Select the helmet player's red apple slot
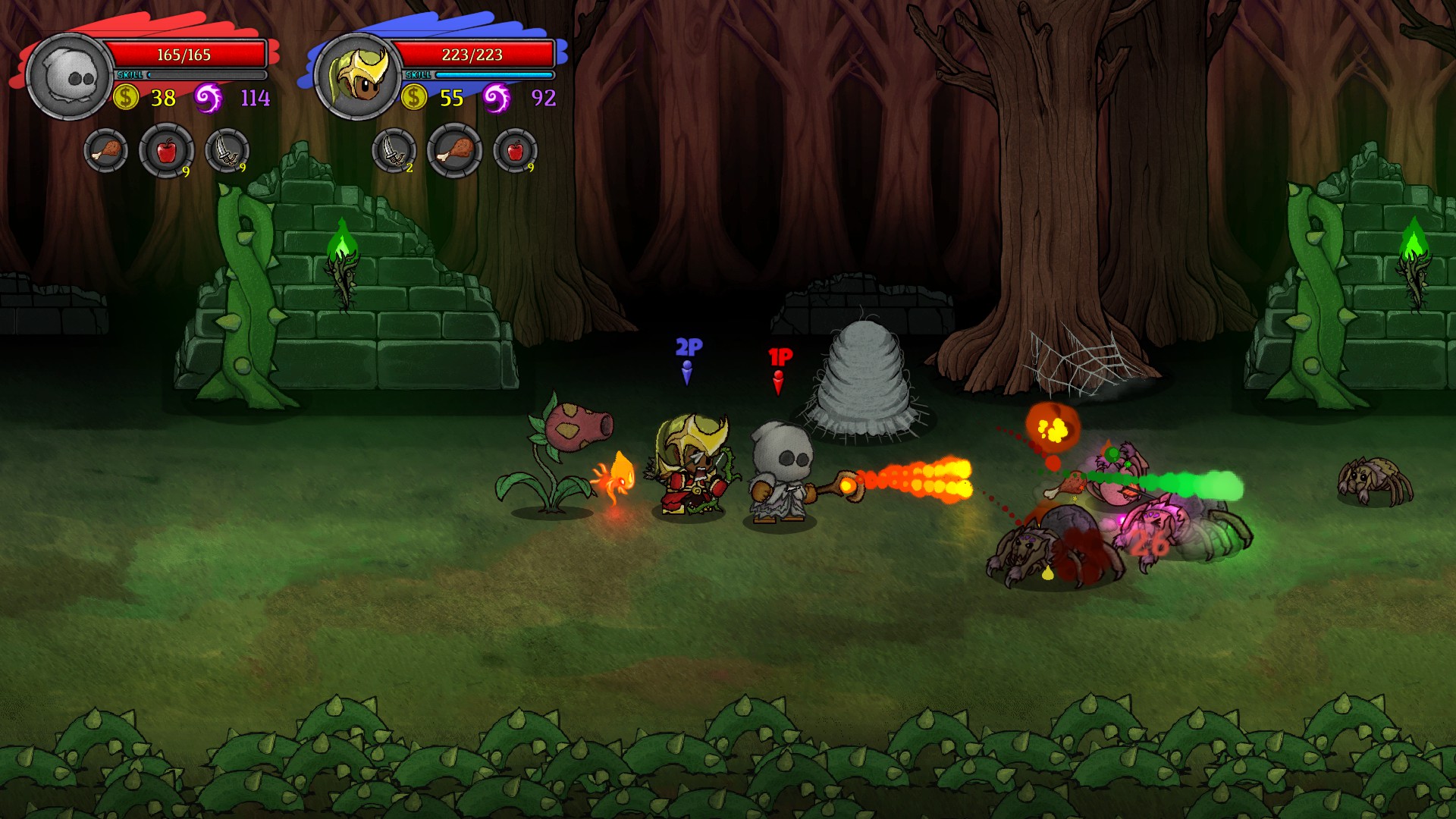1456x819 pixels. pyautogui.click(x=516, y=151)
